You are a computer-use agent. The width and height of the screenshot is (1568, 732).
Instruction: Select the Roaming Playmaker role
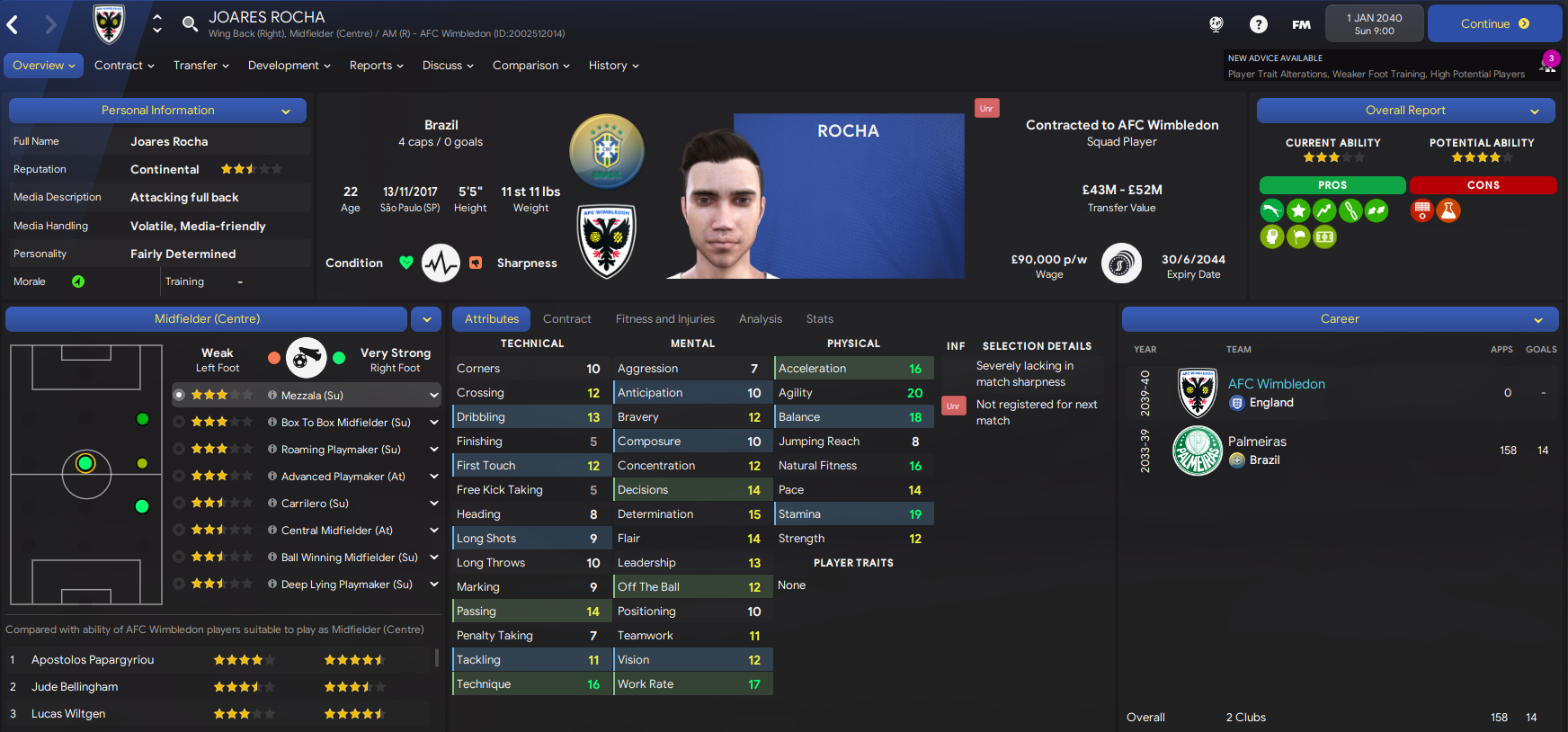[x=341, y=450]
